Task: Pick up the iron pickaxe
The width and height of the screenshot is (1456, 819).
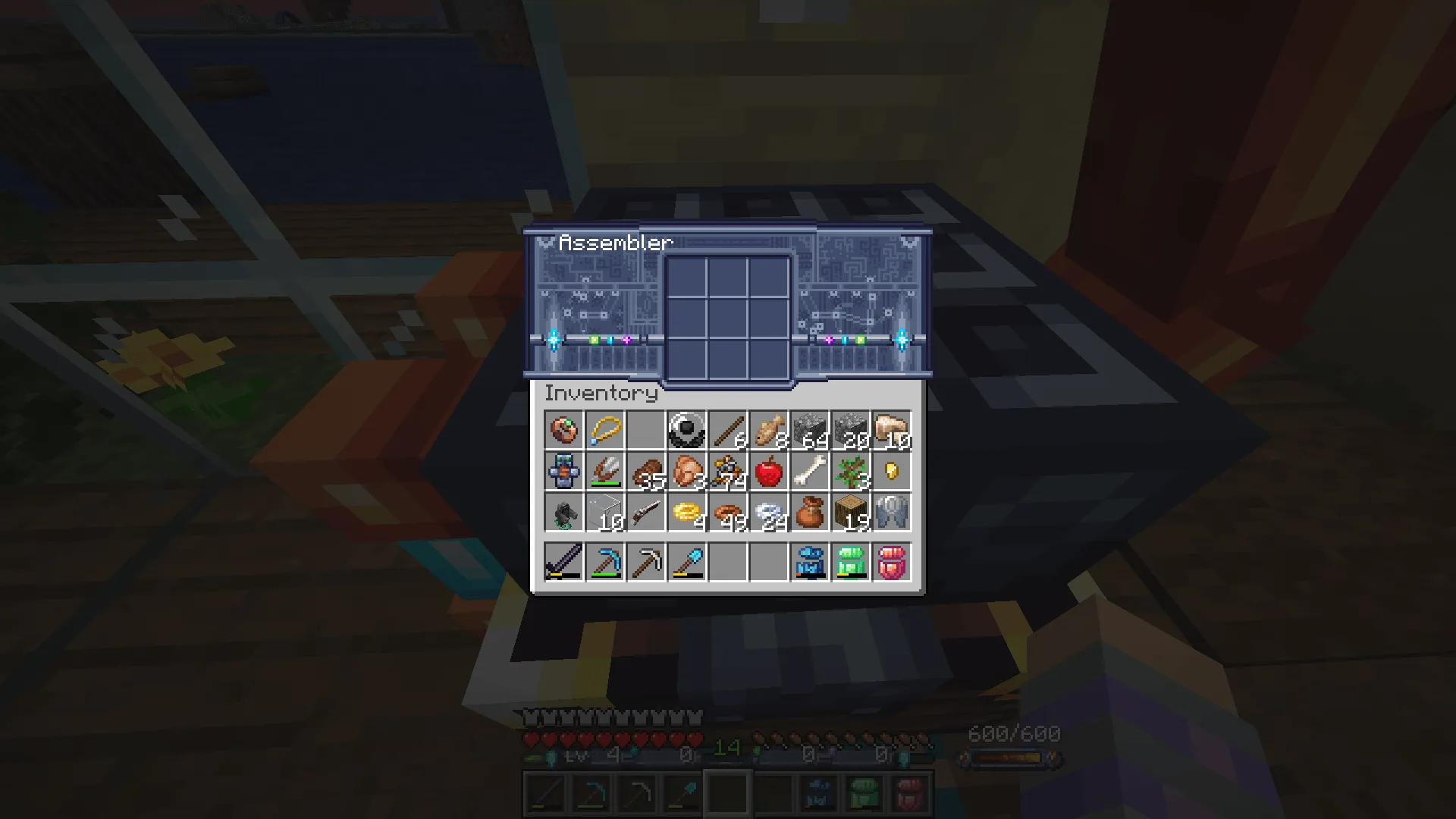Action: [647, 561]
